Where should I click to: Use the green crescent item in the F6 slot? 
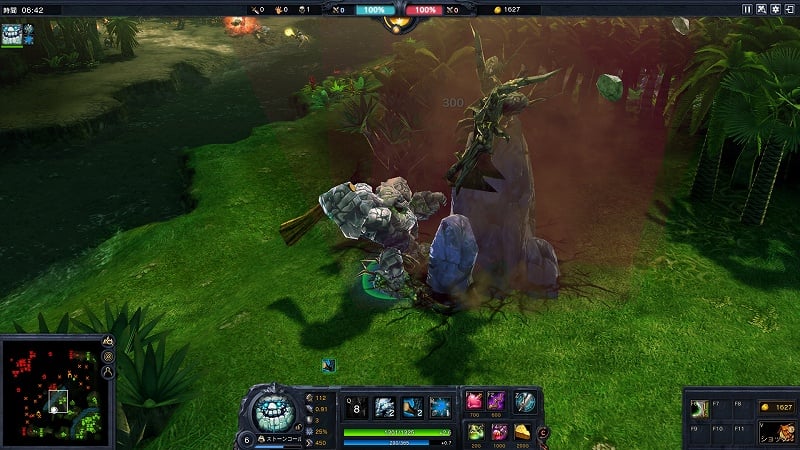[700, 407]
